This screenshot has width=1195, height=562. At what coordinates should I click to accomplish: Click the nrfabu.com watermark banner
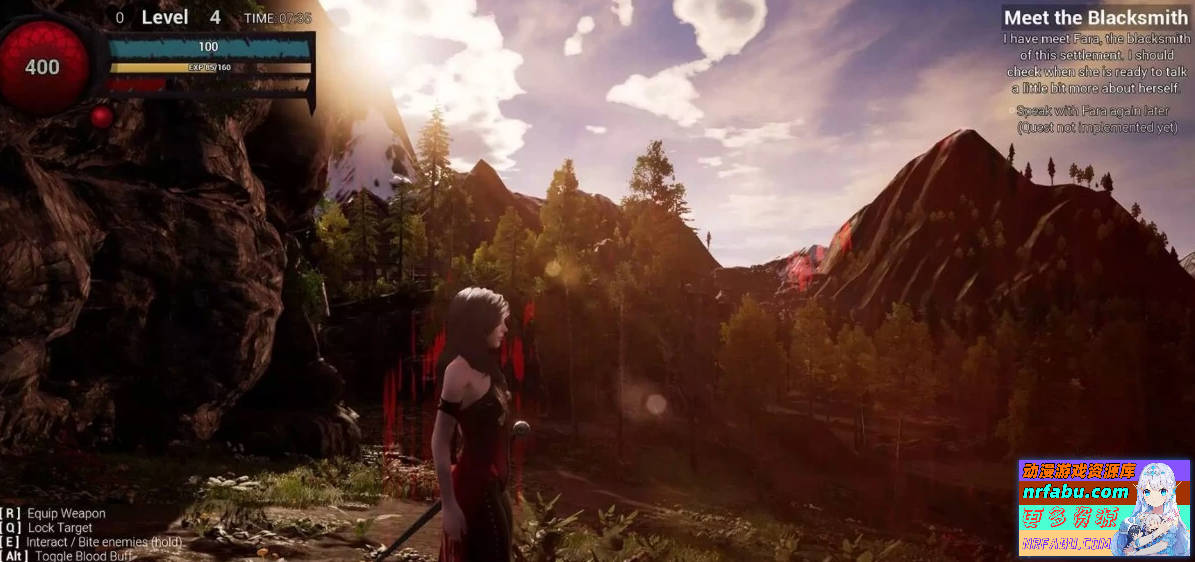(1104, 508)
